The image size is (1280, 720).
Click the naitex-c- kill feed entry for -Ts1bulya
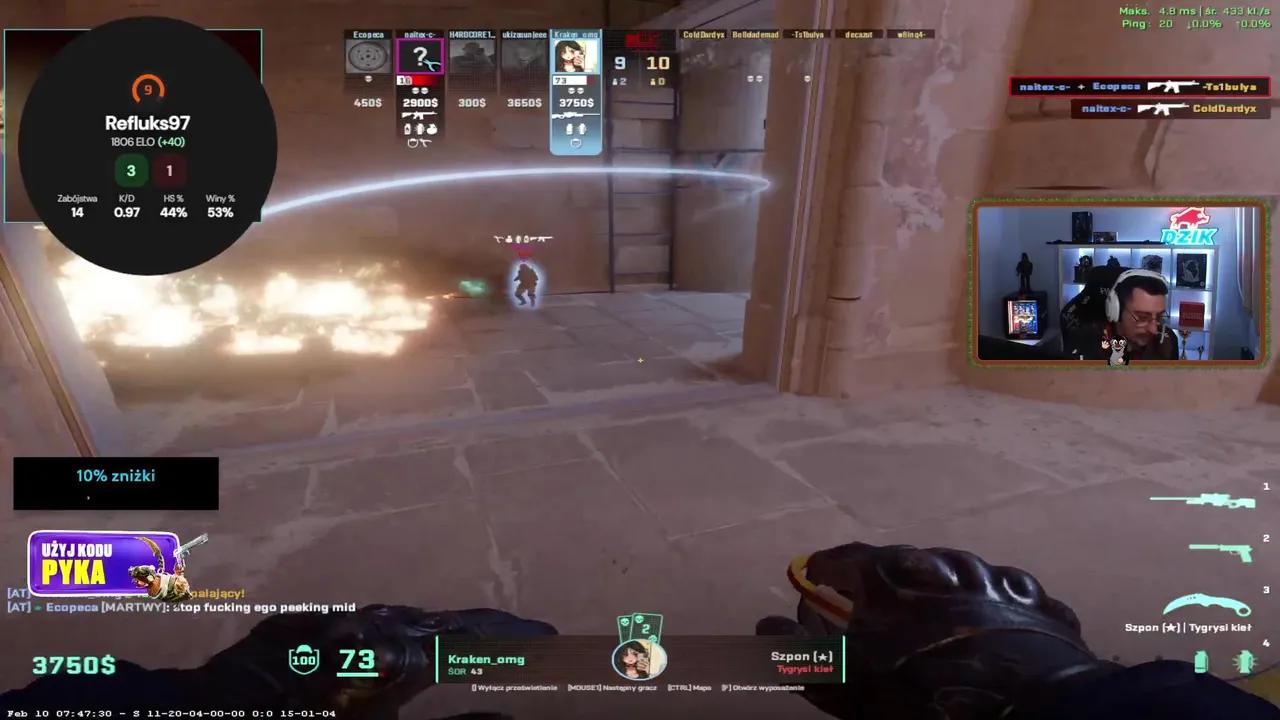pyautogui.click(x=1139, y=87)
